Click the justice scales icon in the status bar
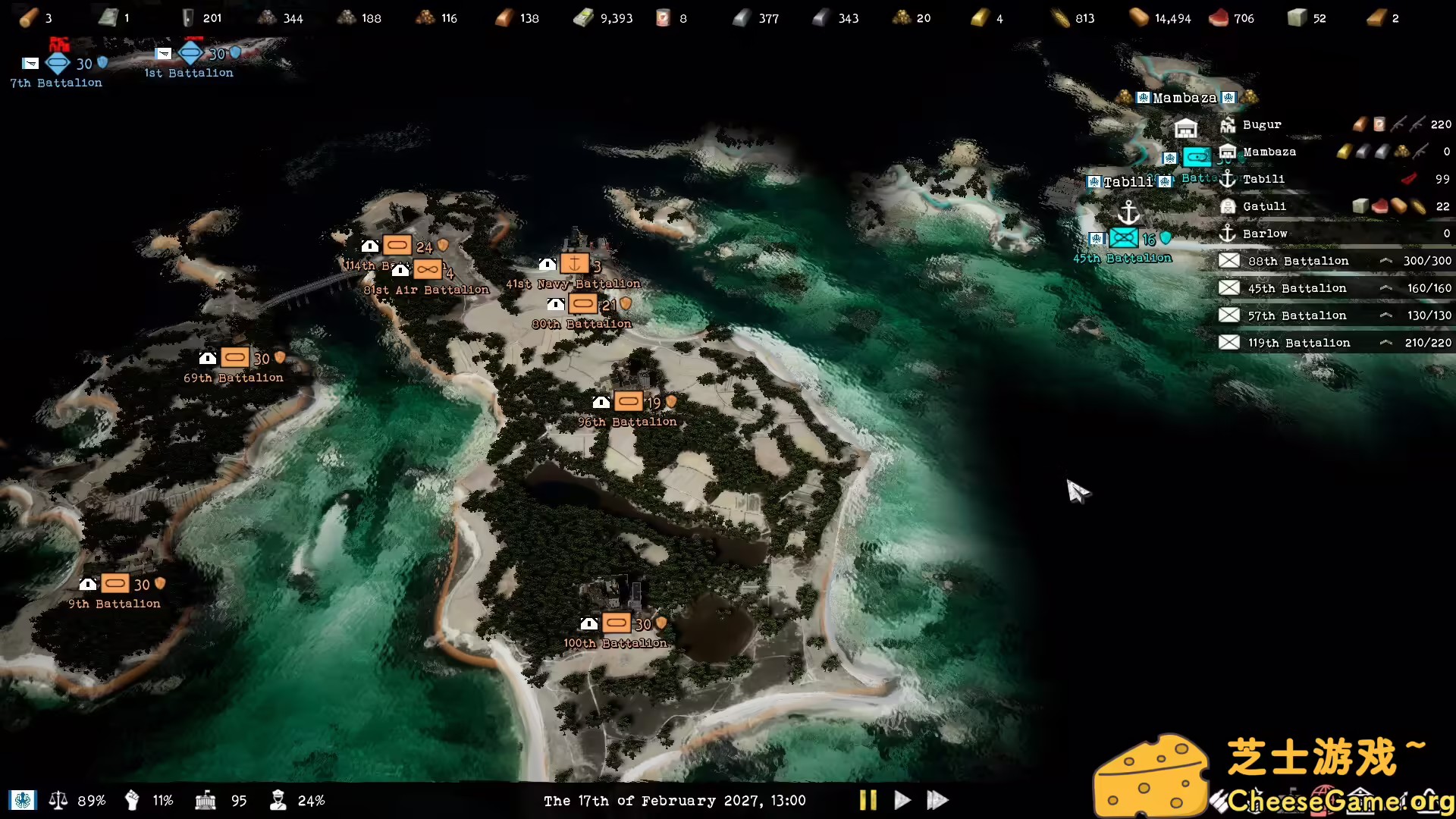This screenshot has width=1456, height=819. (58, 800)
